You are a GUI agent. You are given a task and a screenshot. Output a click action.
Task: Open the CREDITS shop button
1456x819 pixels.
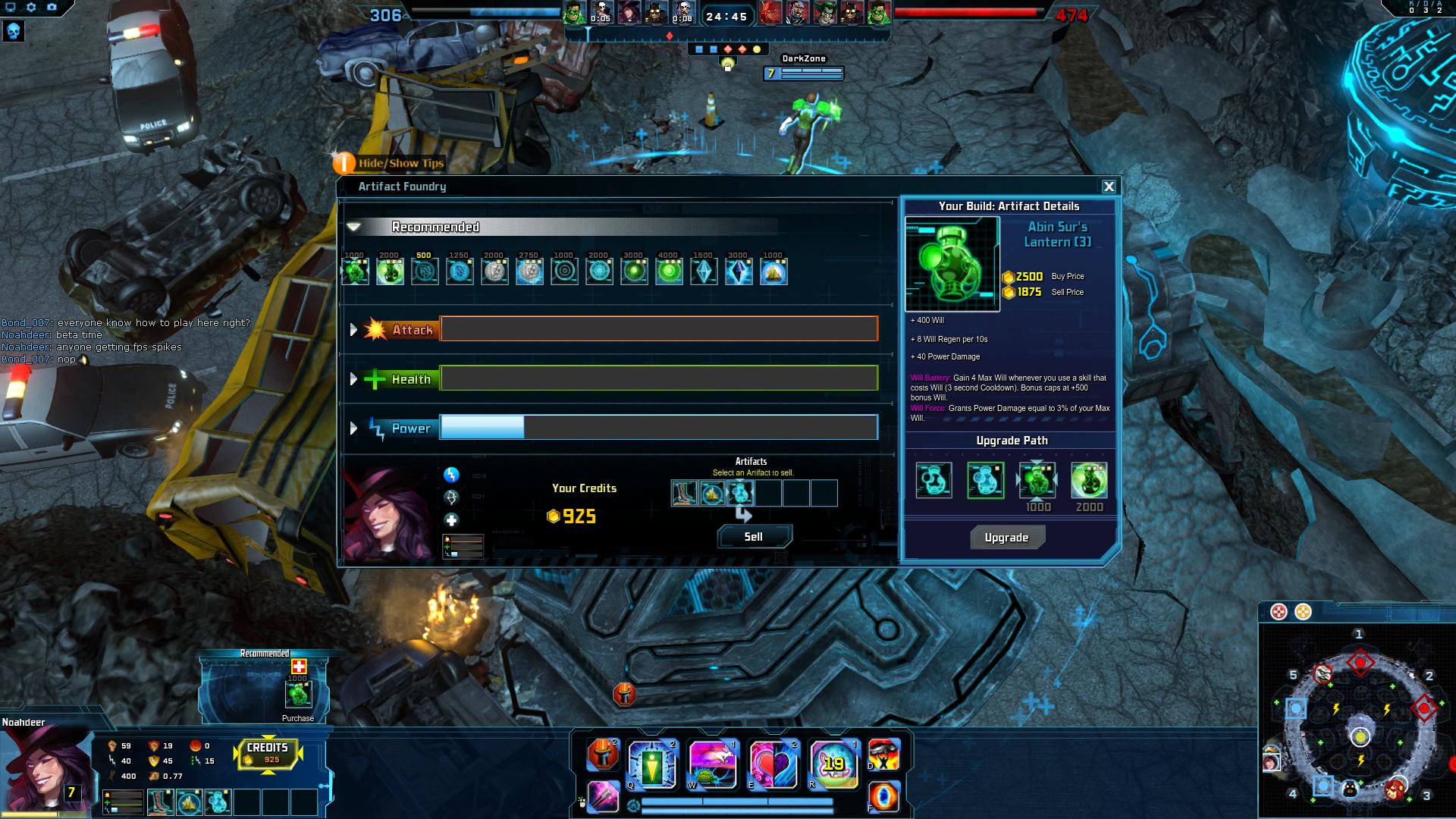(268, 753)
